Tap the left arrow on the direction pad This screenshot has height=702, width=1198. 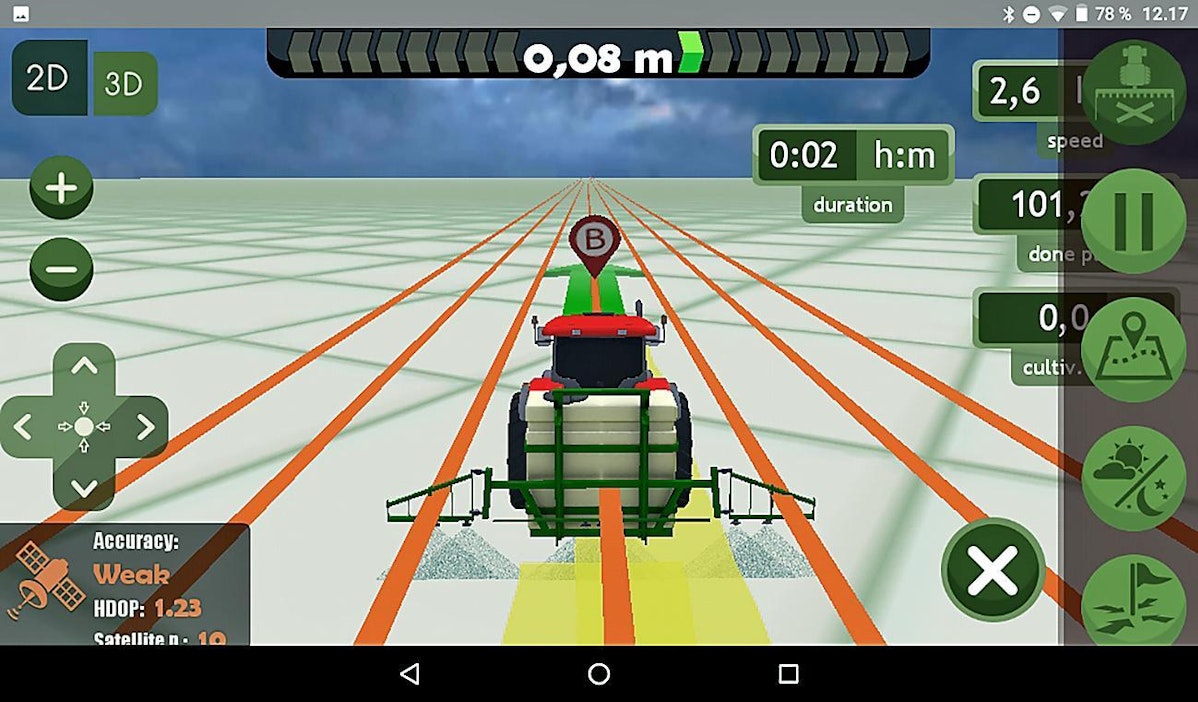(24, 428)
